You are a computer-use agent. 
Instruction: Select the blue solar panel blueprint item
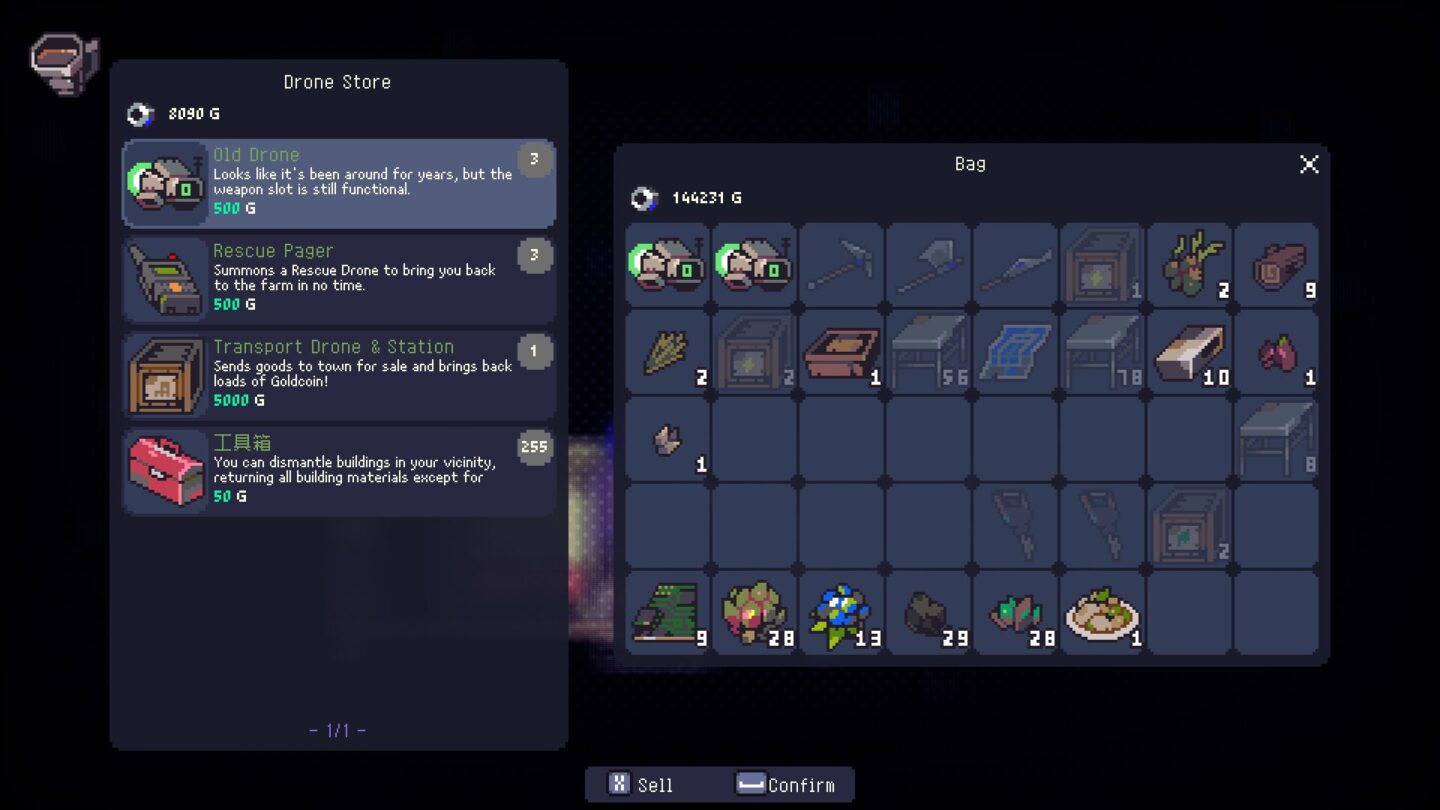1014,352
